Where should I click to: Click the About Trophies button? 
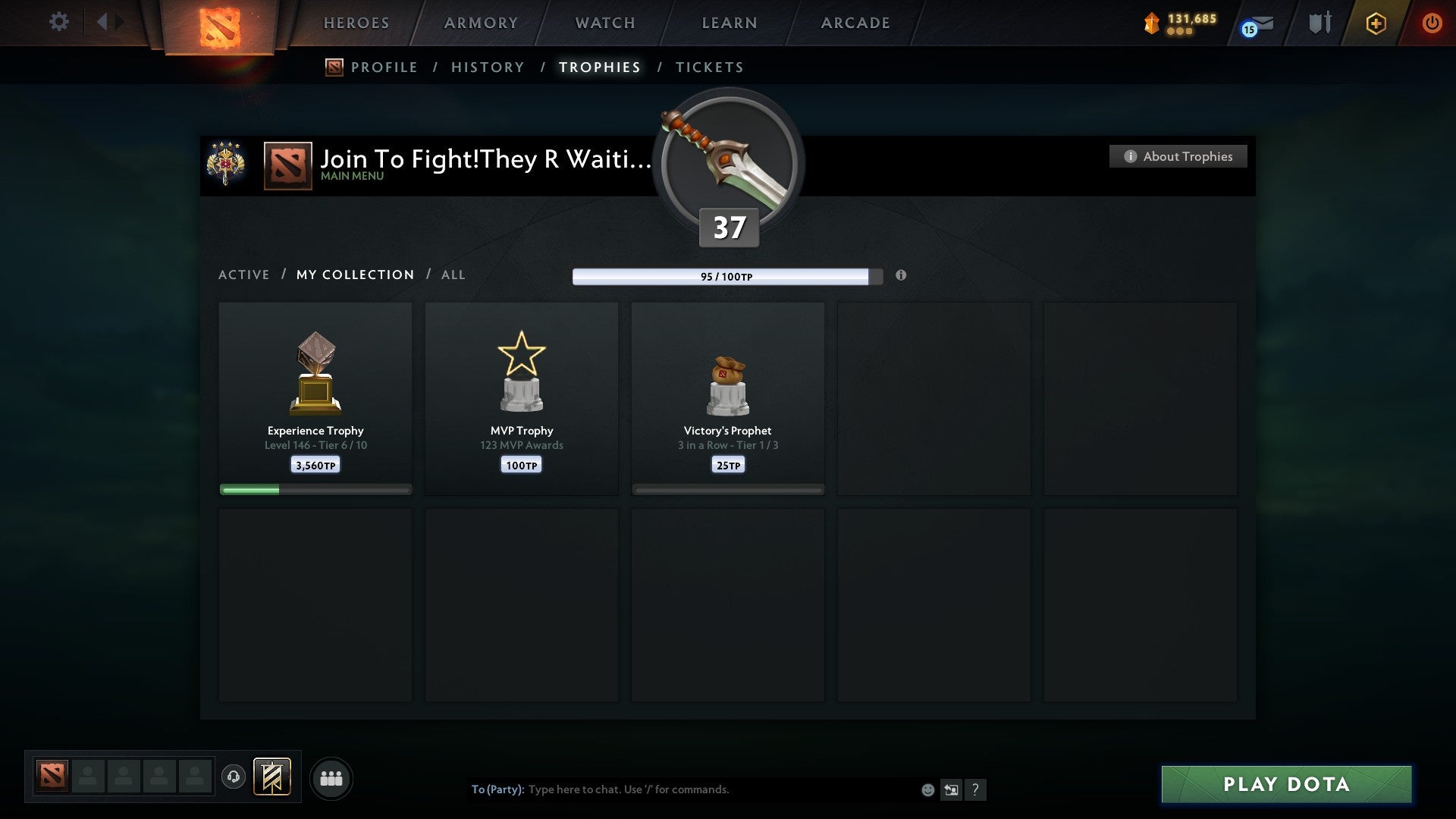(1177, 156)
